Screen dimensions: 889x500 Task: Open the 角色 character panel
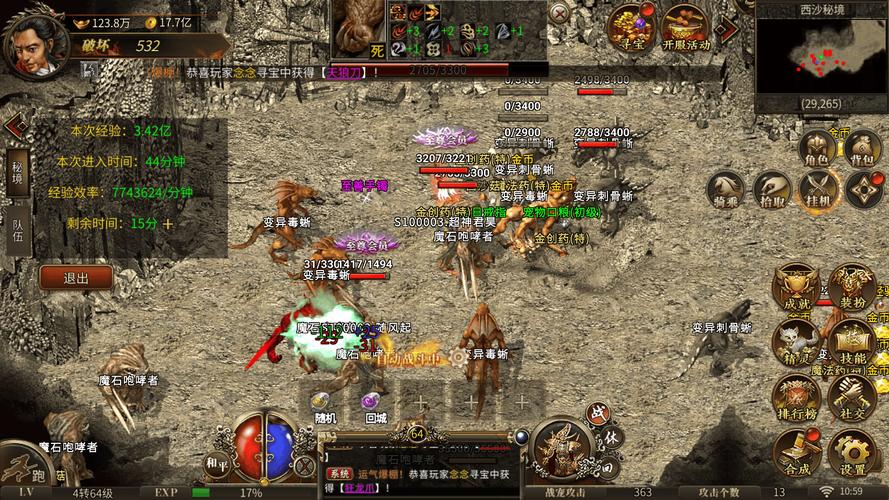[x=817, y=148]
